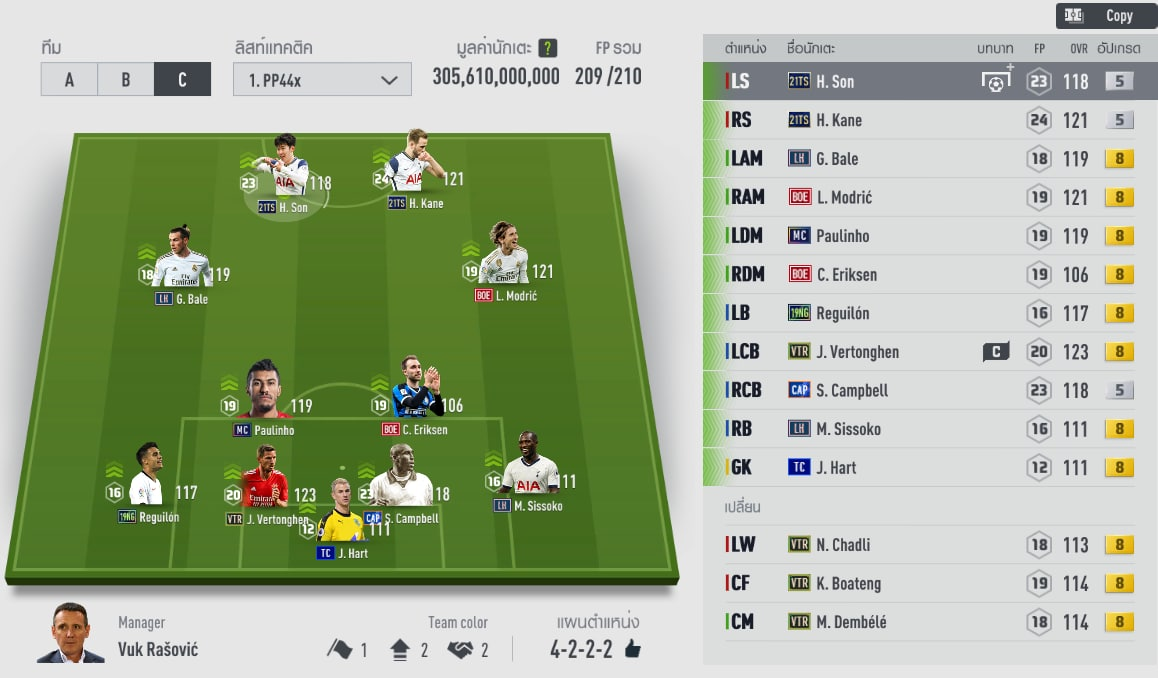
Task: Open manager Vuk Rašović's portrait
Action: (70, 633)
